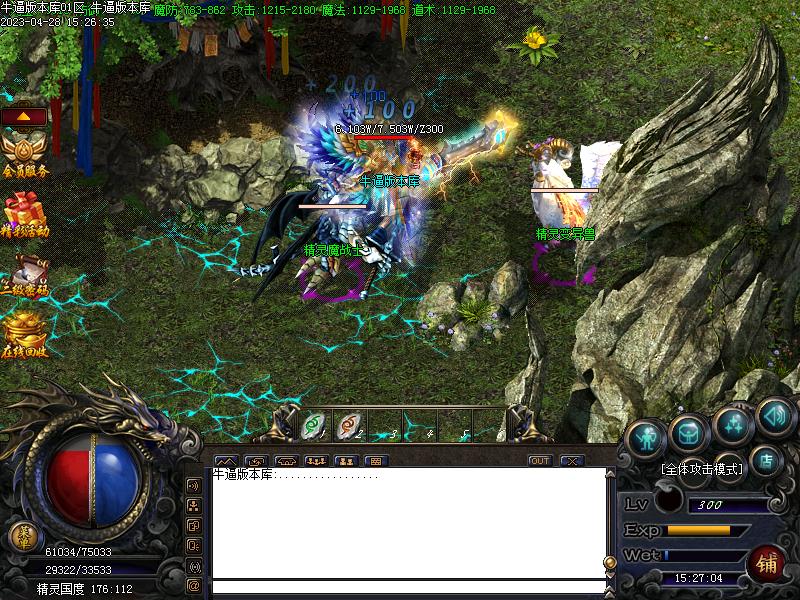Open the character panel with the figure icon

pyautogui.click(x=647, y=437)
